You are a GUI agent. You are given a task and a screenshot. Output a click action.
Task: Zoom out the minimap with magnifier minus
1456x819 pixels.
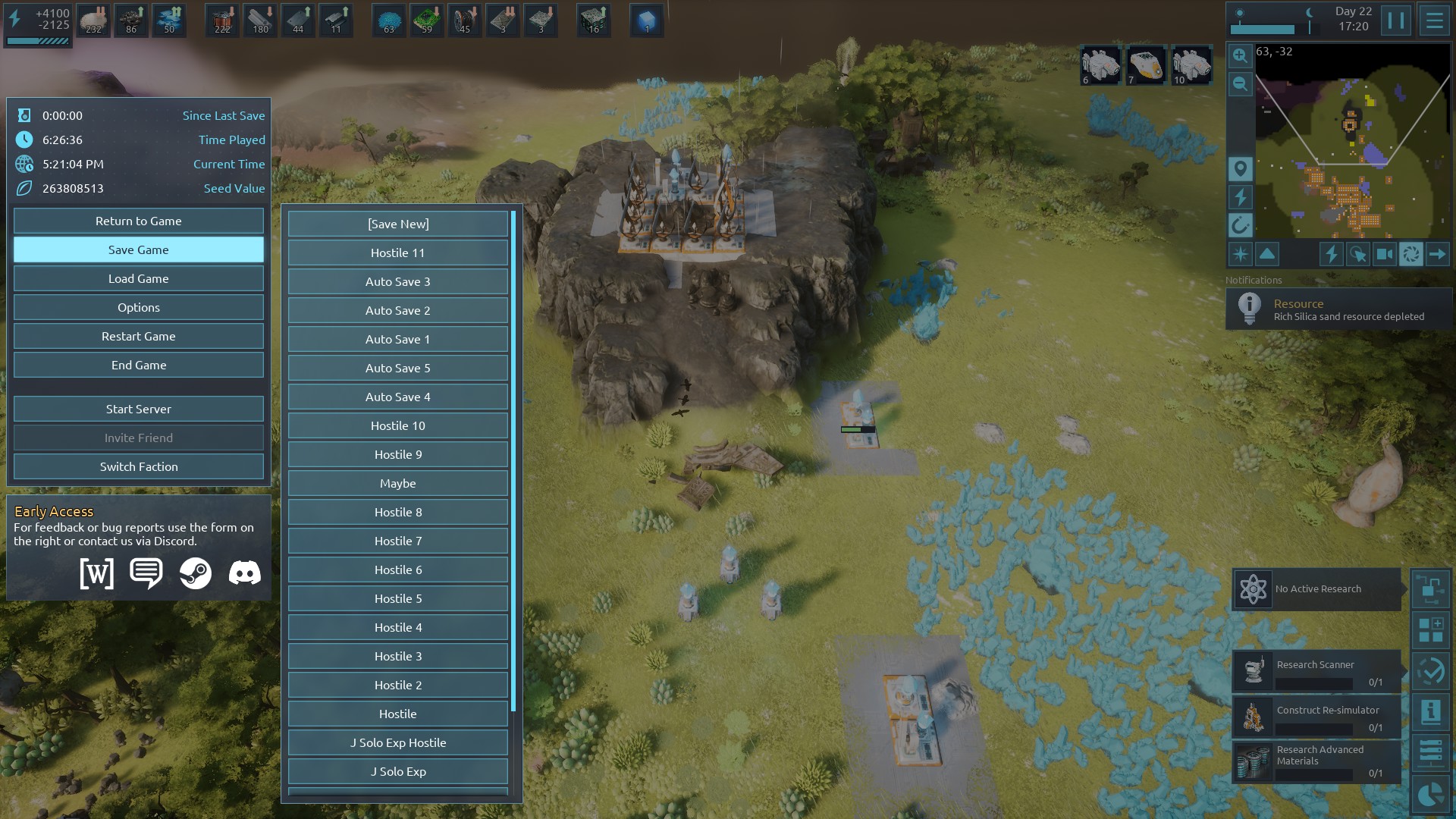point(1240,84)
